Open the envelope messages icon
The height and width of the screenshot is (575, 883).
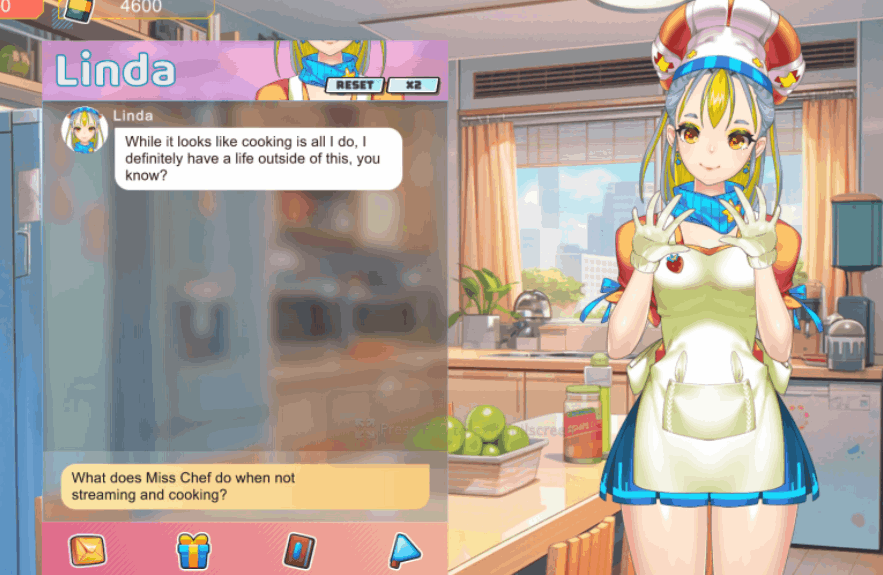tap(87, 550)
